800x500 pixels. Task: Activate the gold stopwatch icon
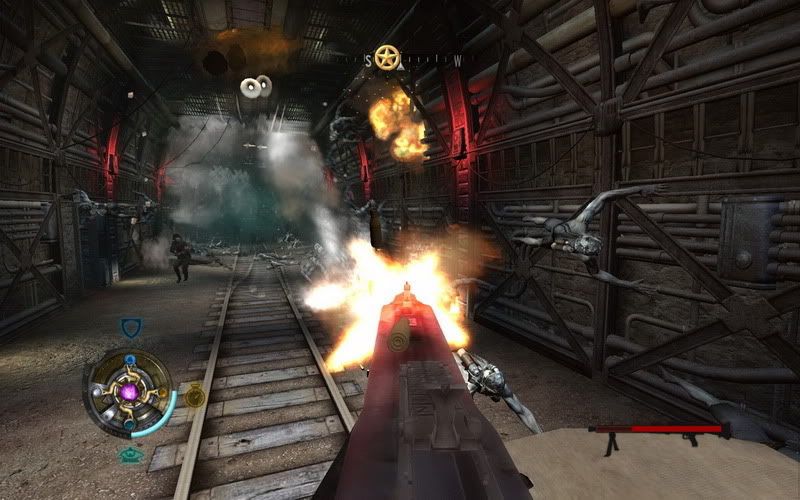click(194, 397)
